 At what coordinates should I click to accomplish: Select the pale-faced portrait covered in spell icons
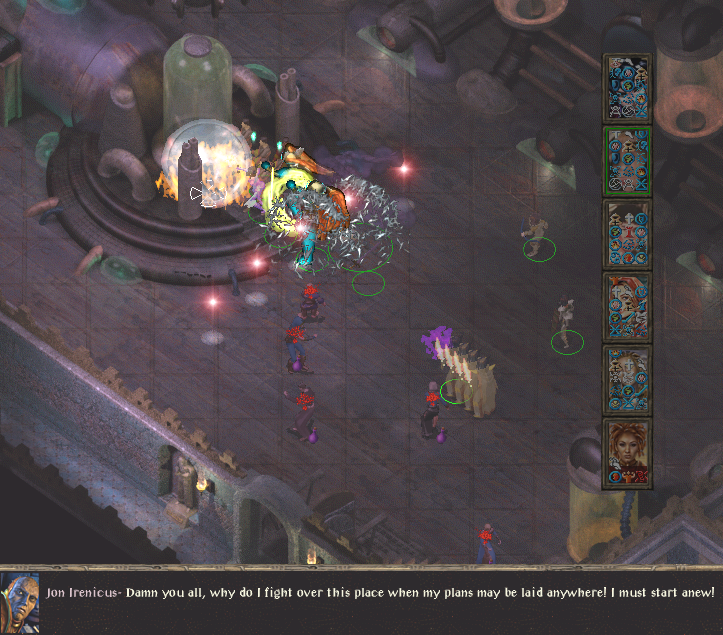point(627,380)
